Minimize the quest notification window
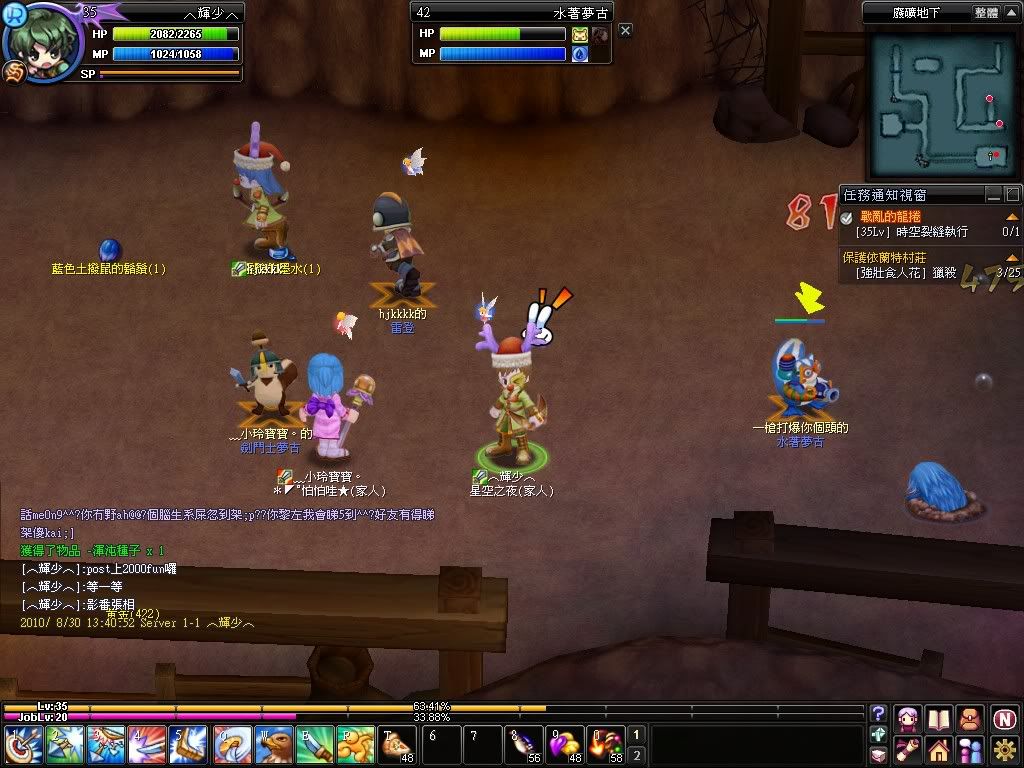The image size is (1024, 768). [x=993, y=195]
